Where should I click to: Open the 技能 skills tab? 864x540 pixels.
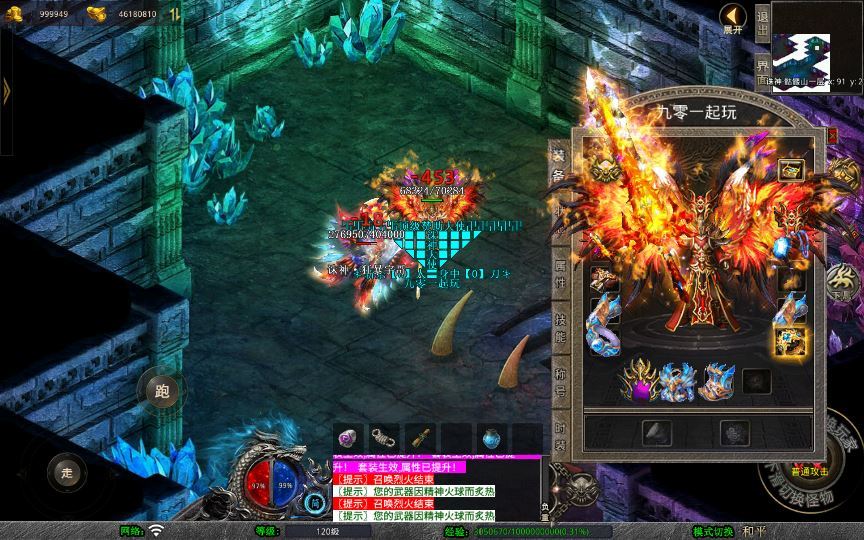[x=559, y=327]
